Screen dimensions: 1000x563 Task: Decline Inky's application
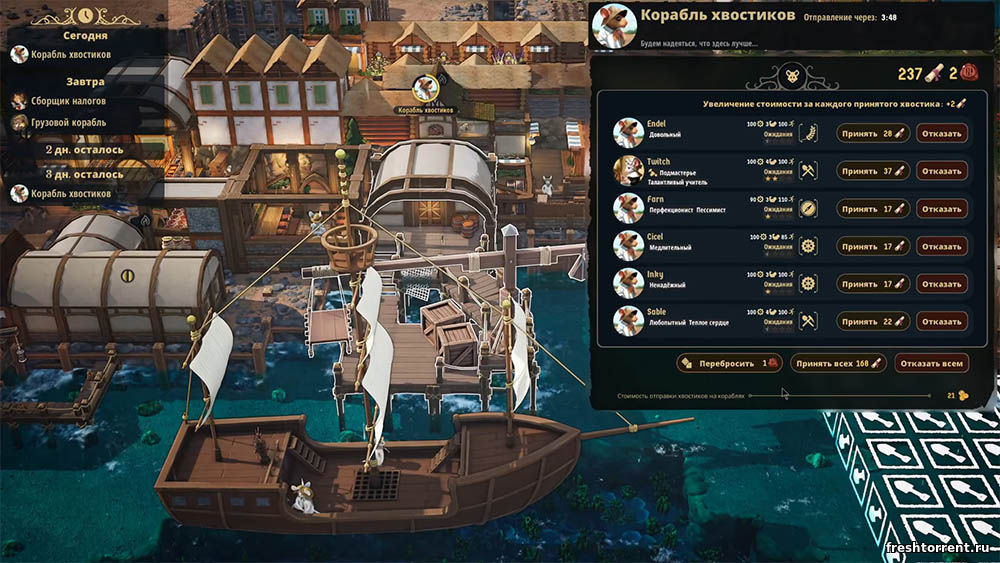941,284
